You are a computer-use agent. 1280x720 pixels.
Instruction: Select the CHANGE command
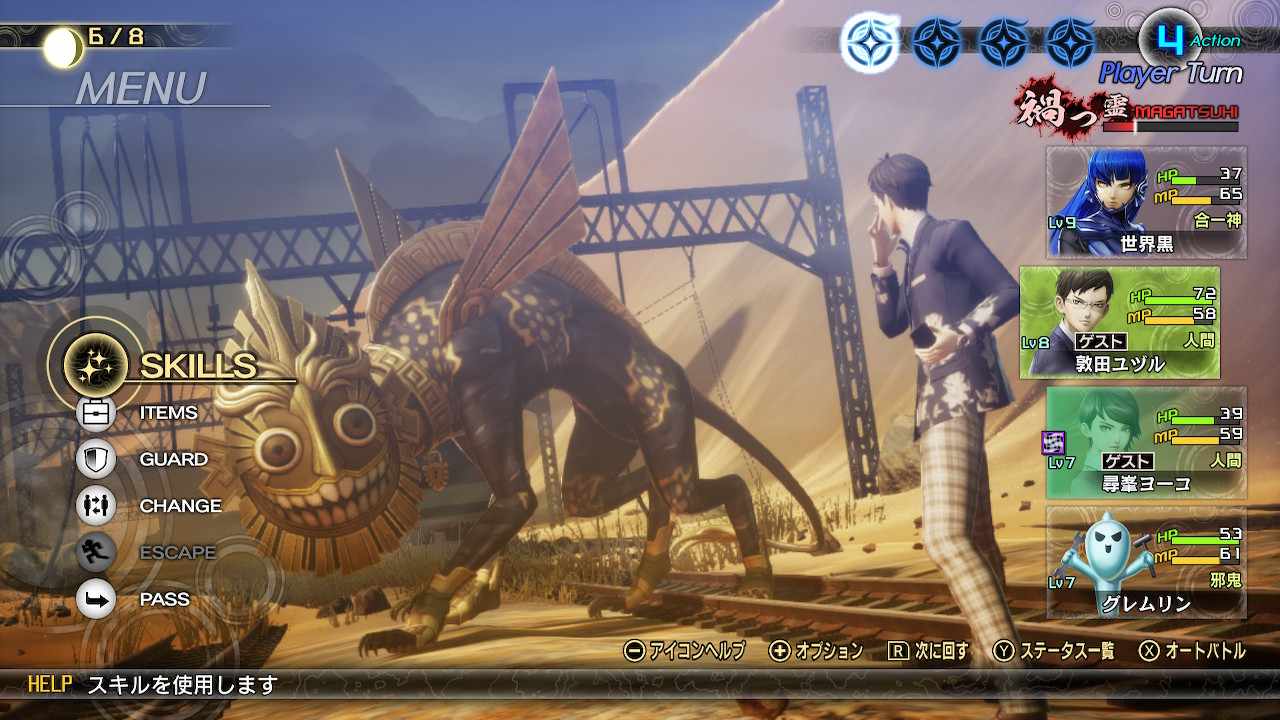pos(179,506)
